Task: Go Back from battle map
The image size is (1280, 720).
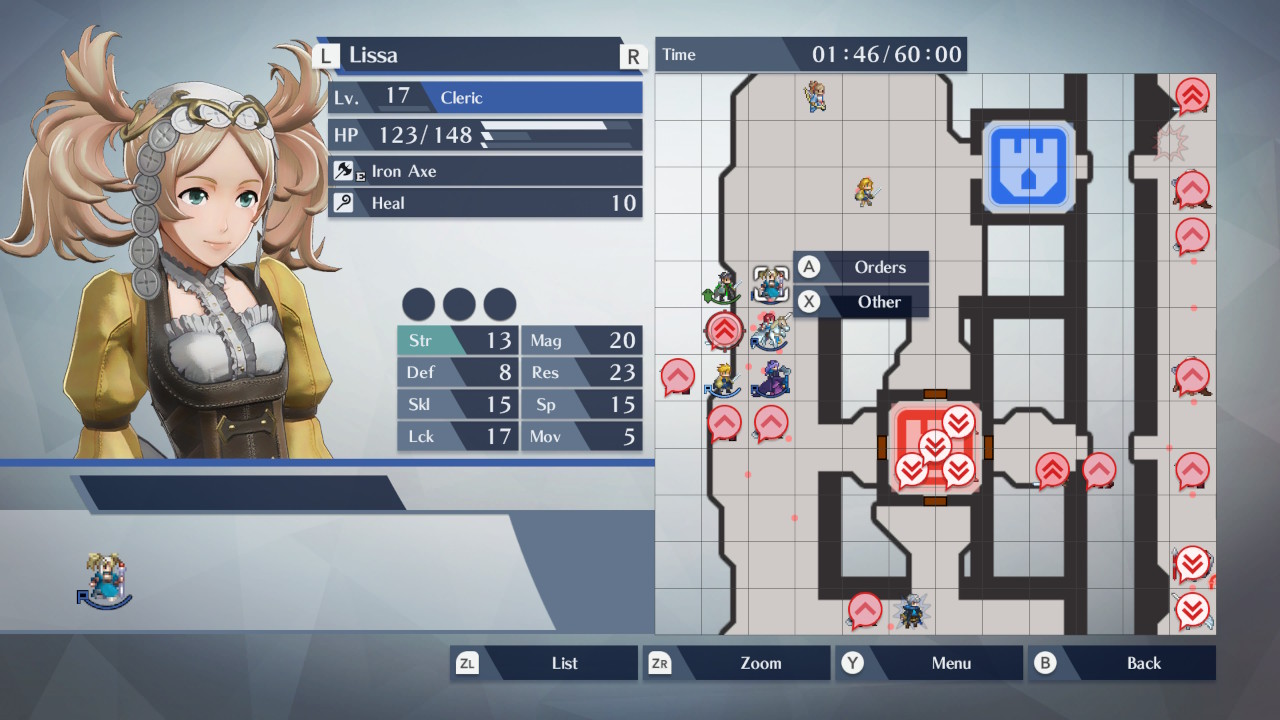Action: point(1122,663)
